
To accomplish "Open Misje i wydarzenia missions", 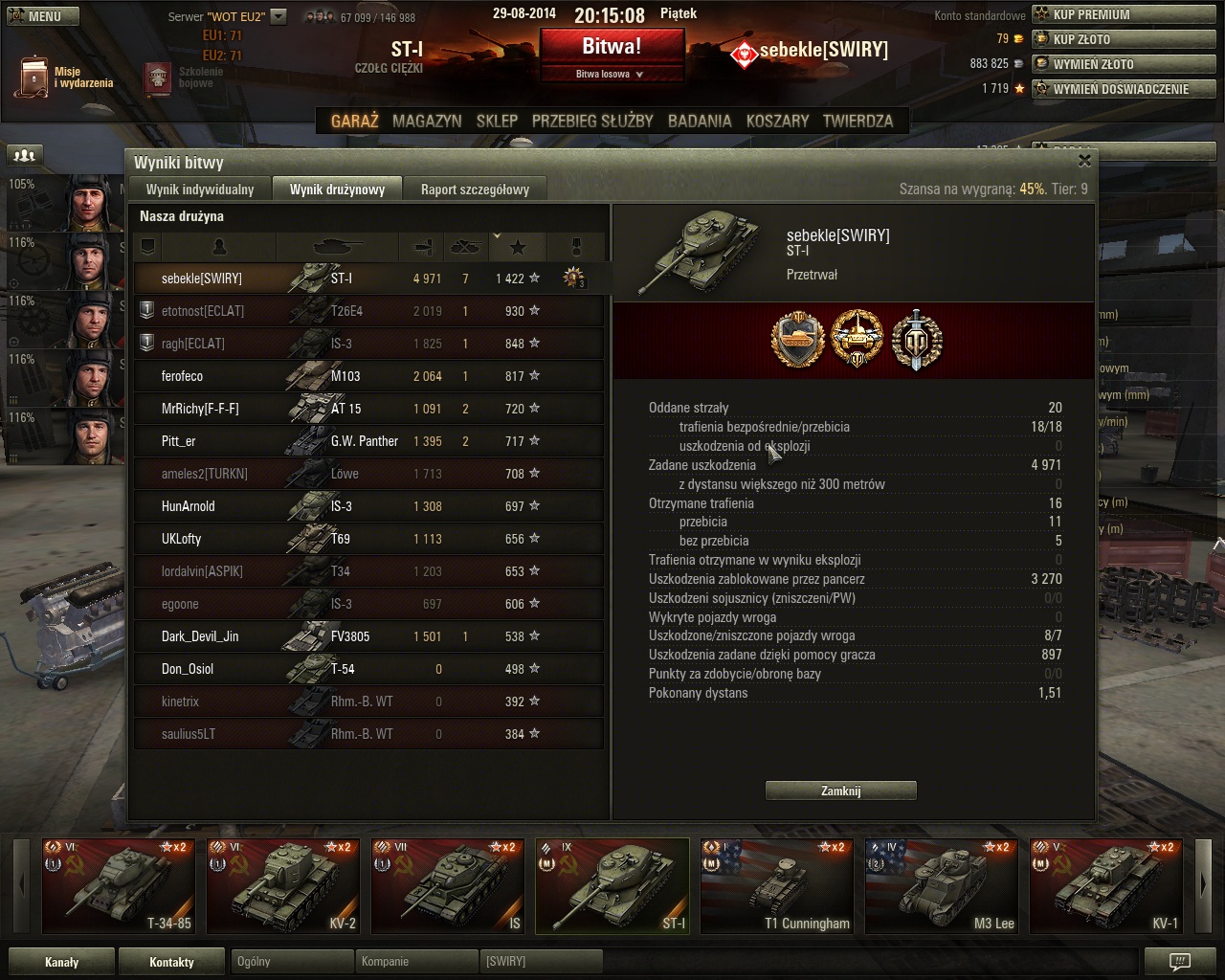I will 64,77.
